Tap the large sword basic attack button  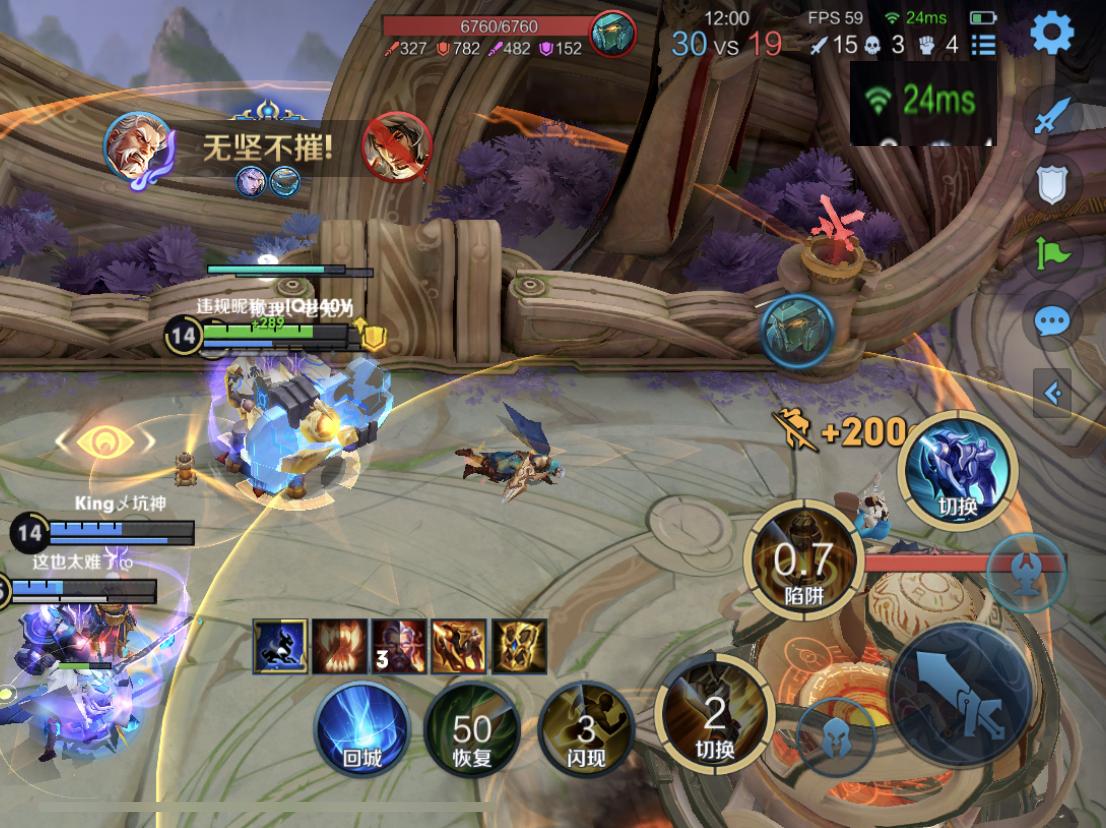(x=961, y=693)
